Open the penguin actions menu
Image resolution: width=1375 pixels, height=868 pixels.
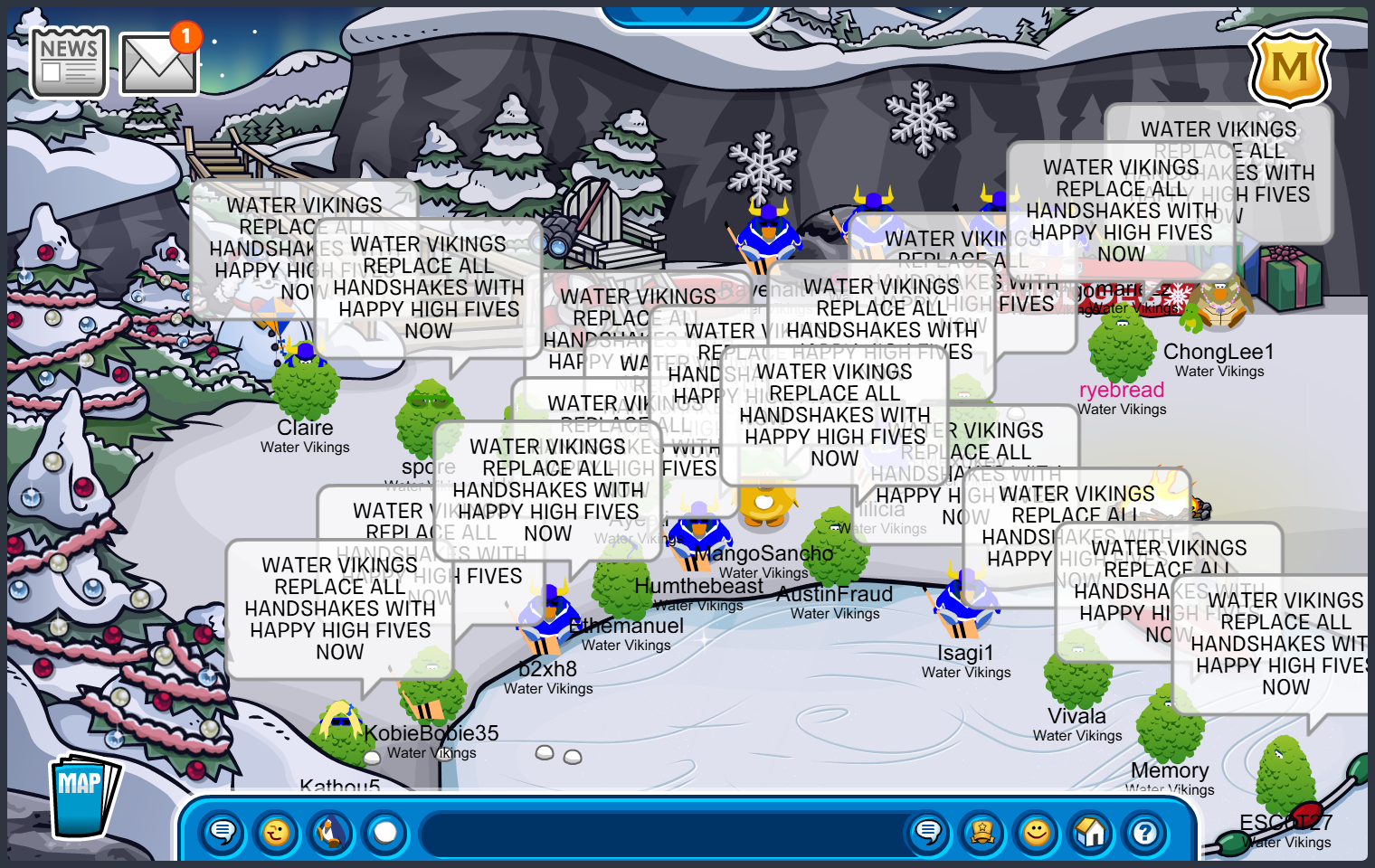331,831
